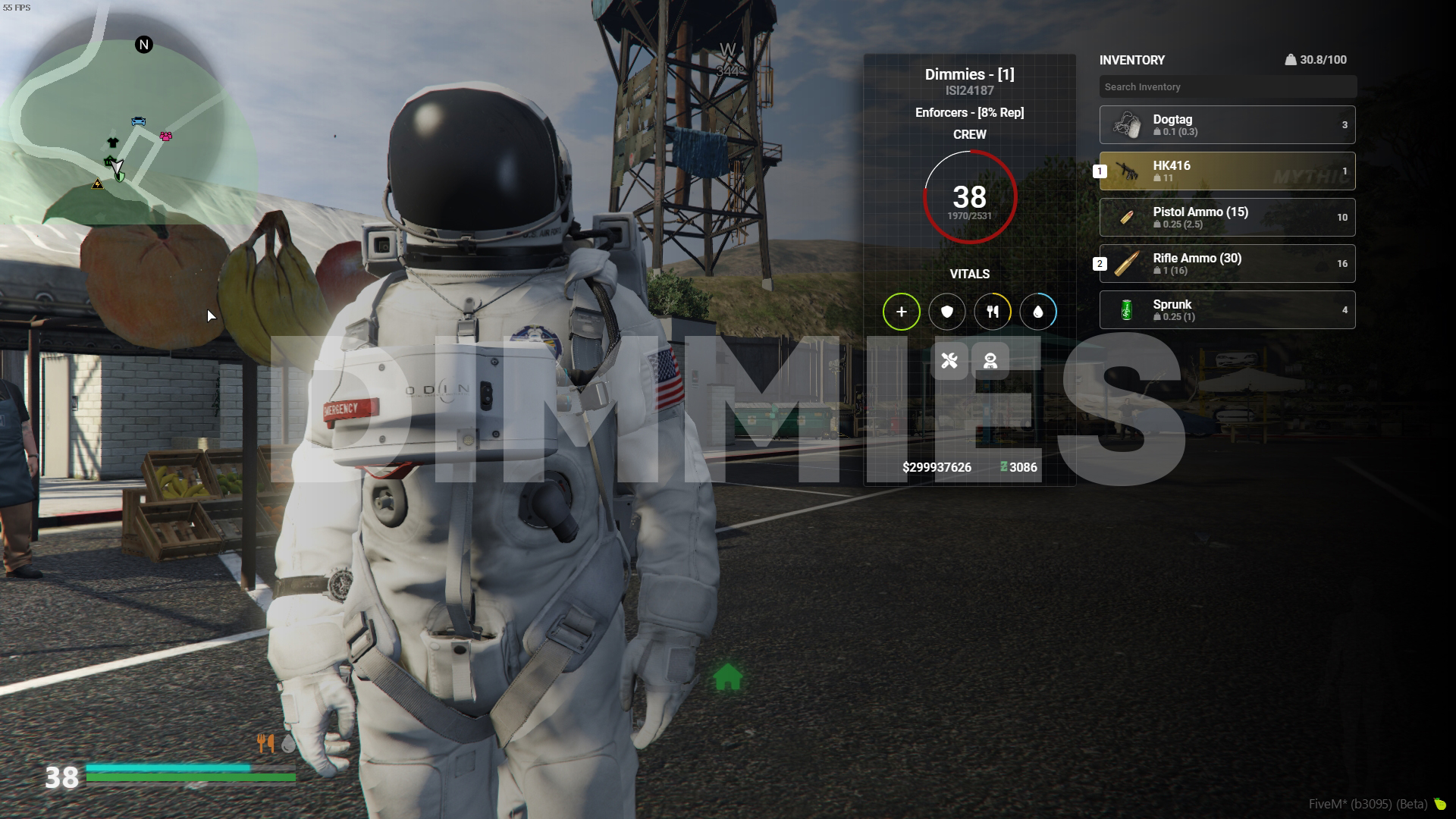This screenshot has width=1456, height=819.
Task: Select the Sprunk can item
Action: point(1227,310)
